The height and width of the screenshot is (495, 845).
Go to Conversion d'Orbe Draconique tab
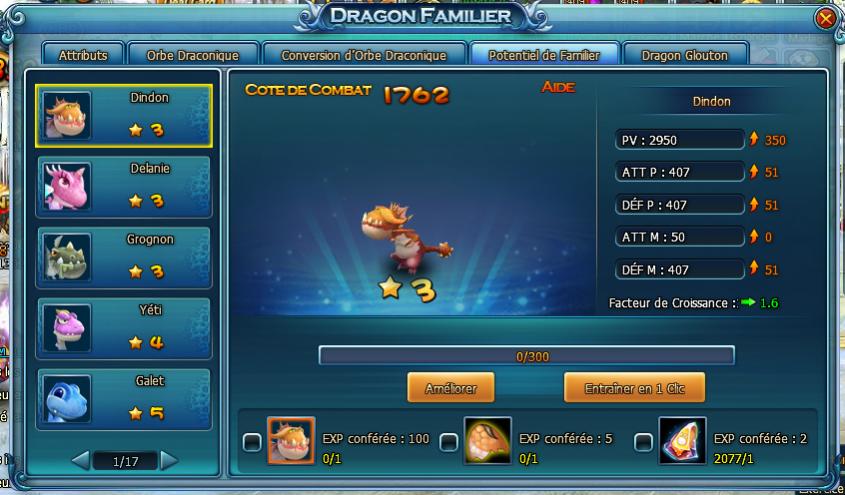[x=364, y=55]
